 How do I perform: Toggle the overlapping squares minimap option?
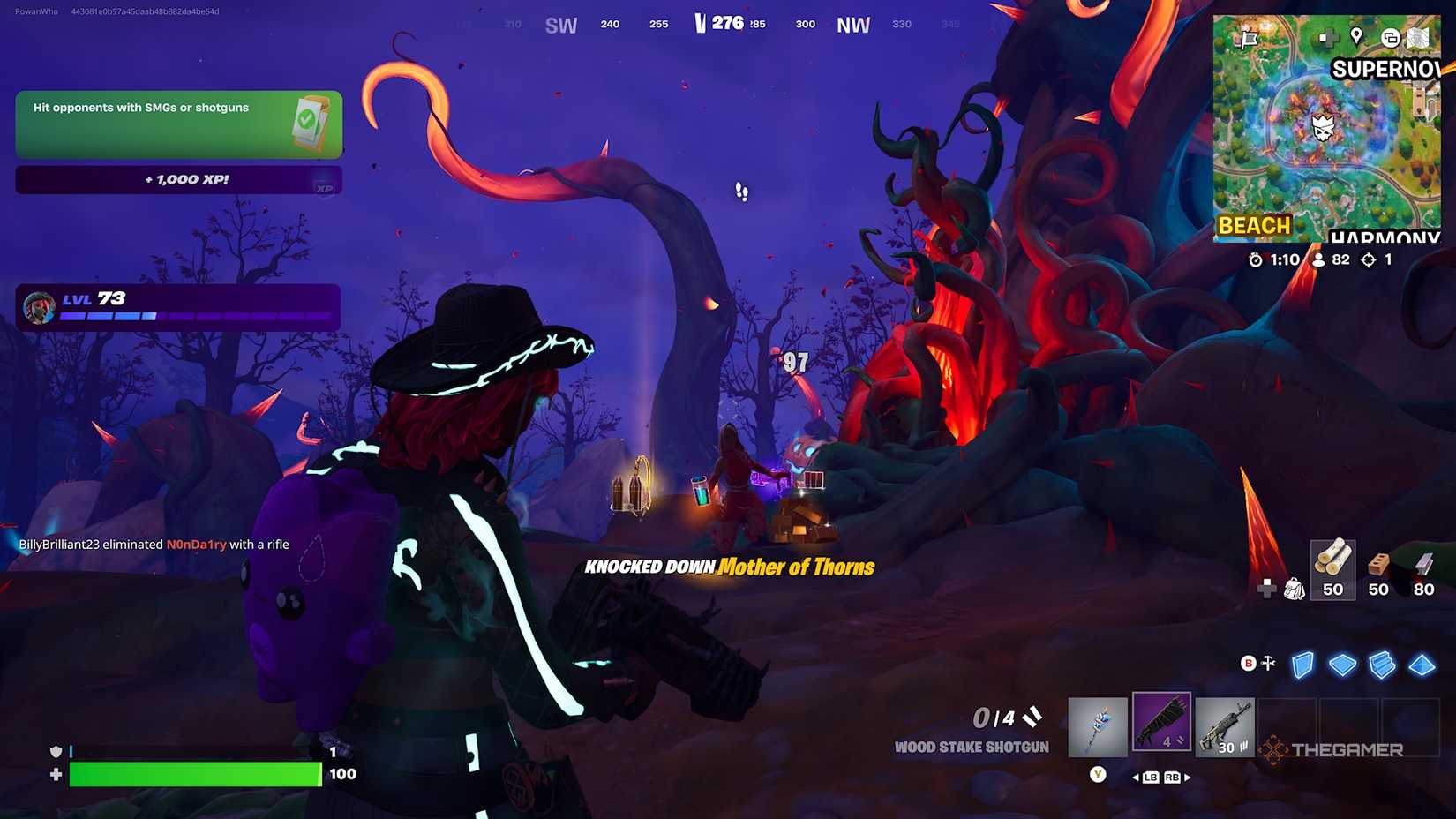1392,37
